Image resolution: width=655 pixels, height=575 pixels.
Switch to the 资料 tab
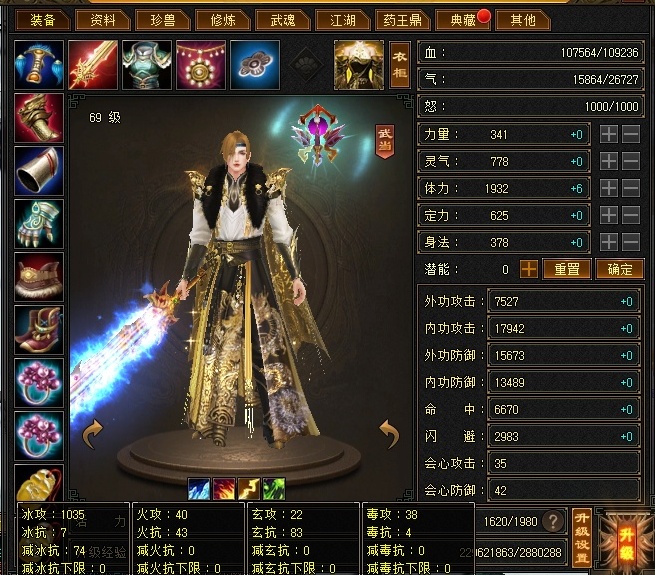(103, 20)
